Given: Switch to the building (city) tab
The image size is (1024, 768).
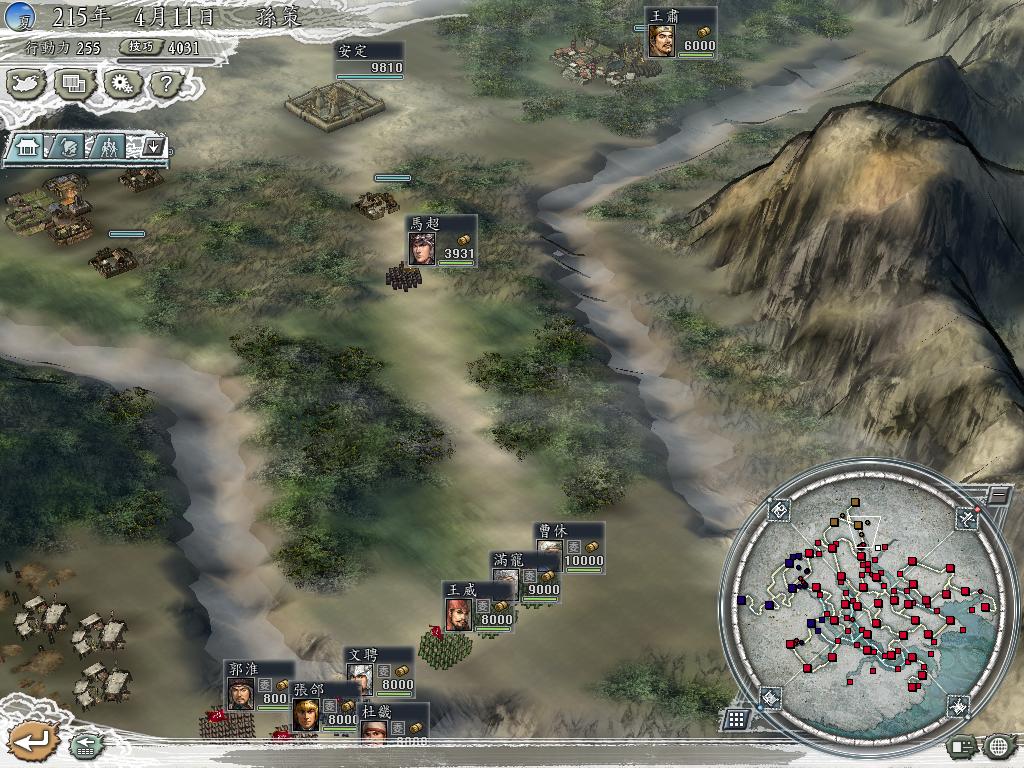Looking at the screenshot, I should [x=27, y=147].
